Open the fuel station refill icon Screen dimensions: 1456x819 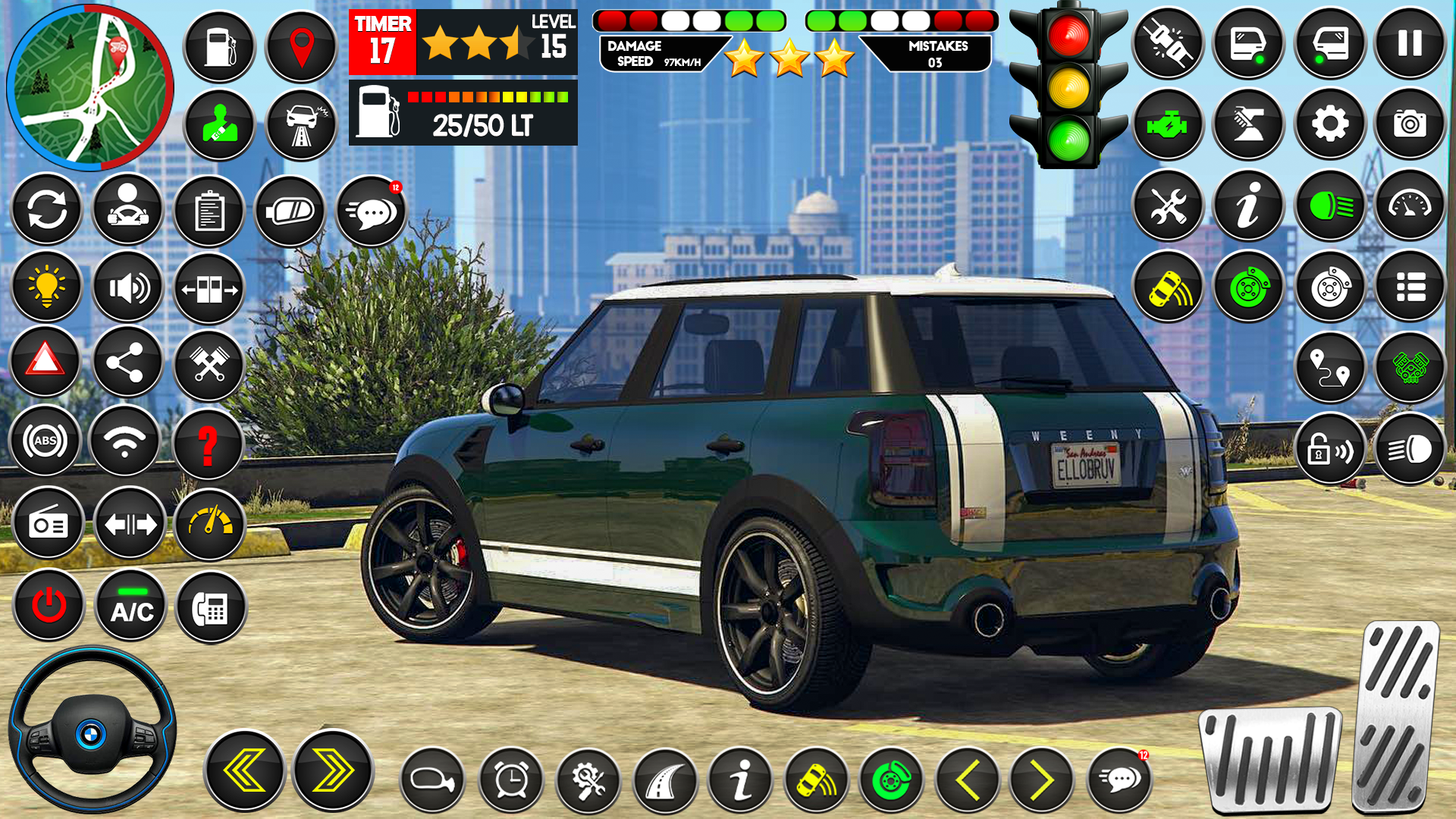click(x=220, y=45)
